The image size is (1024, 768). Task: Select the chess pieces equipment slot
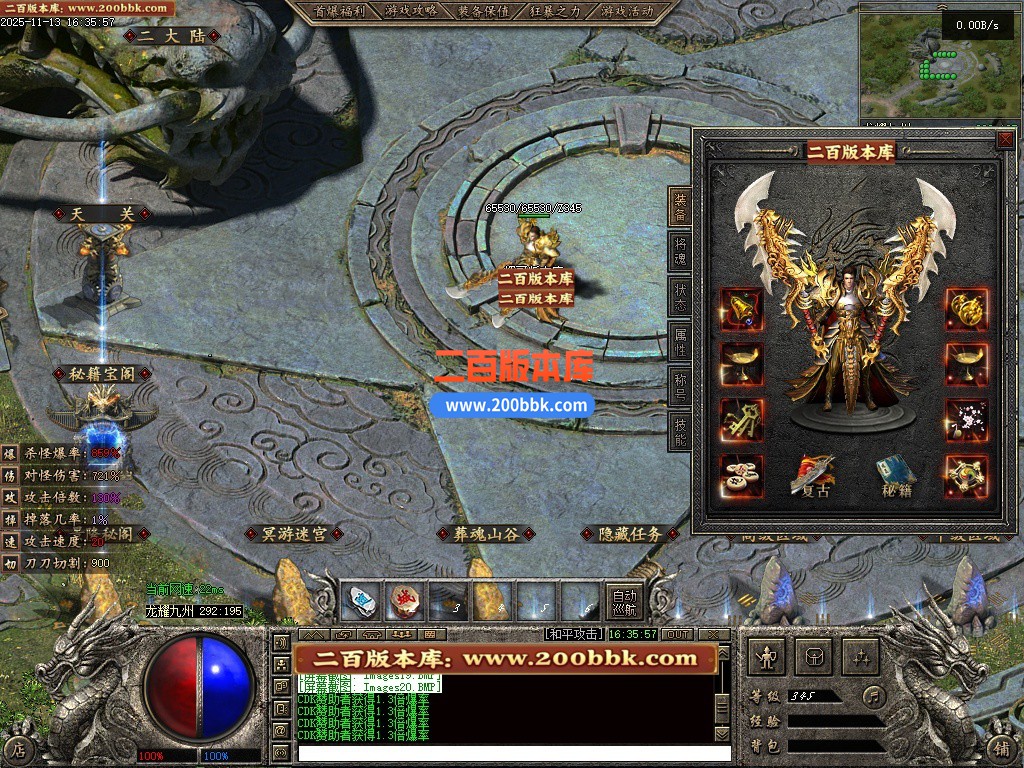pyautogui.click(x=741, y=476)
